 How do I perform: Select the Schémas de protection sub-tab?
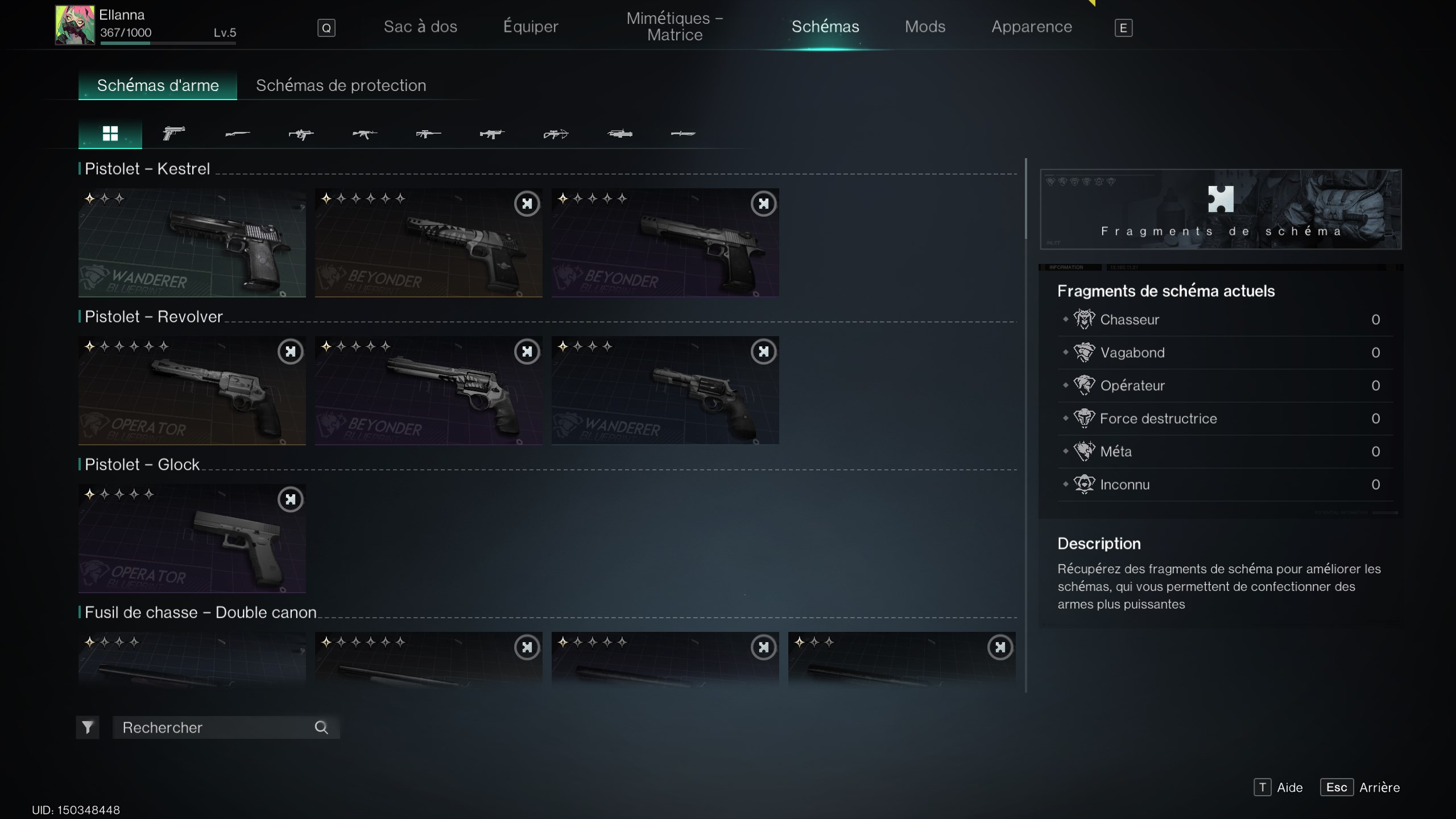341,85
